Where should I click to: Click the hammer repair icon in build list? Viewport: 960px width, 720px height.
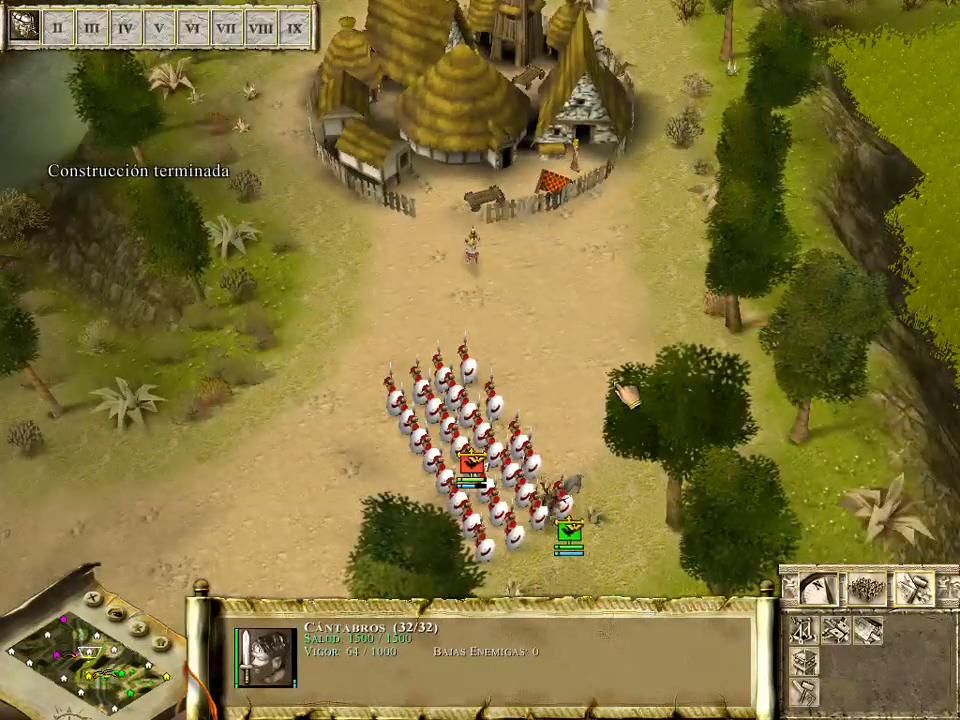804,692
